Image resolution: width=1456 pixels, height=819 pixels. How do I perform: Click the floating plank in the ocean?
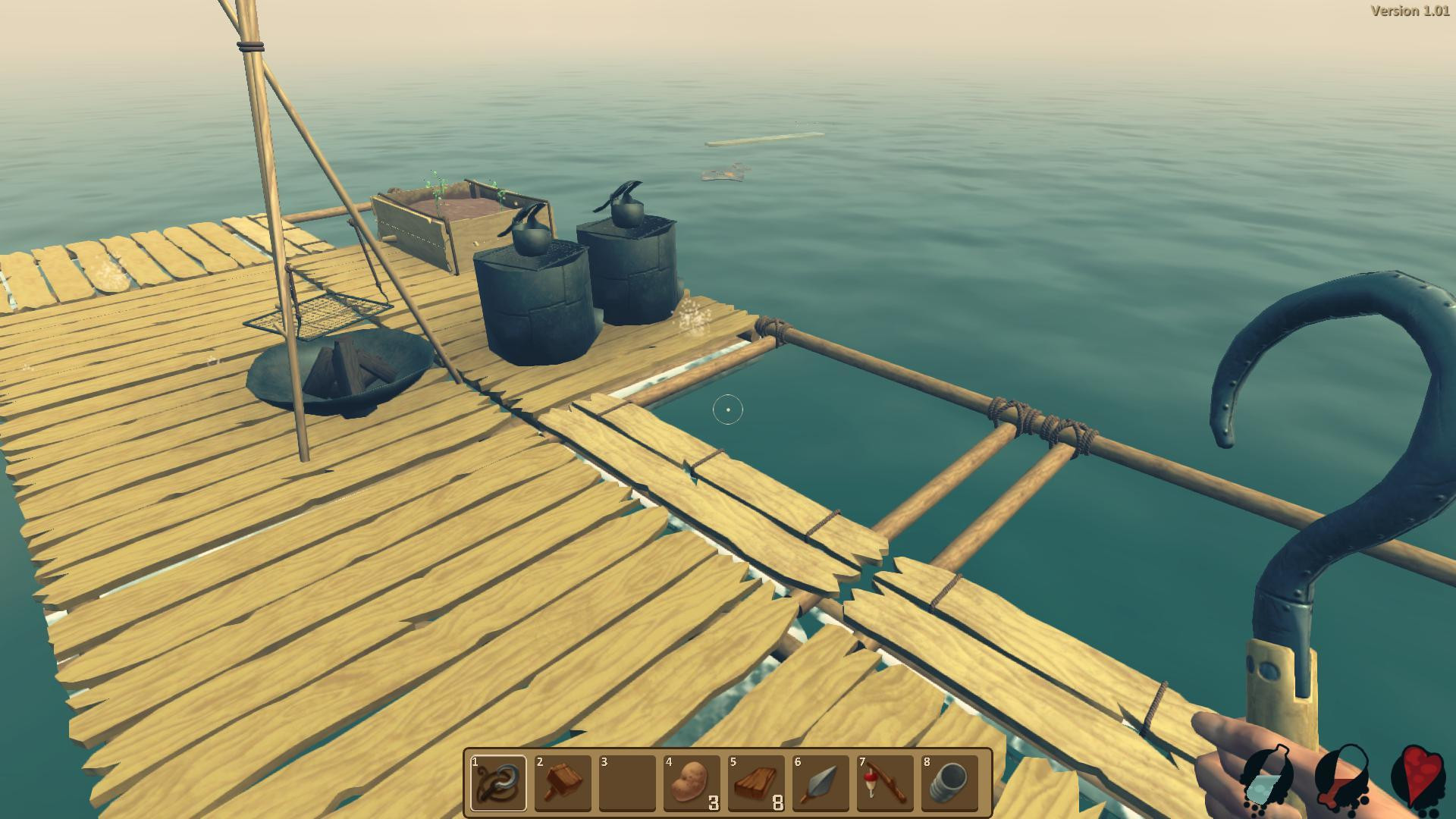click(x=766, y=139)
